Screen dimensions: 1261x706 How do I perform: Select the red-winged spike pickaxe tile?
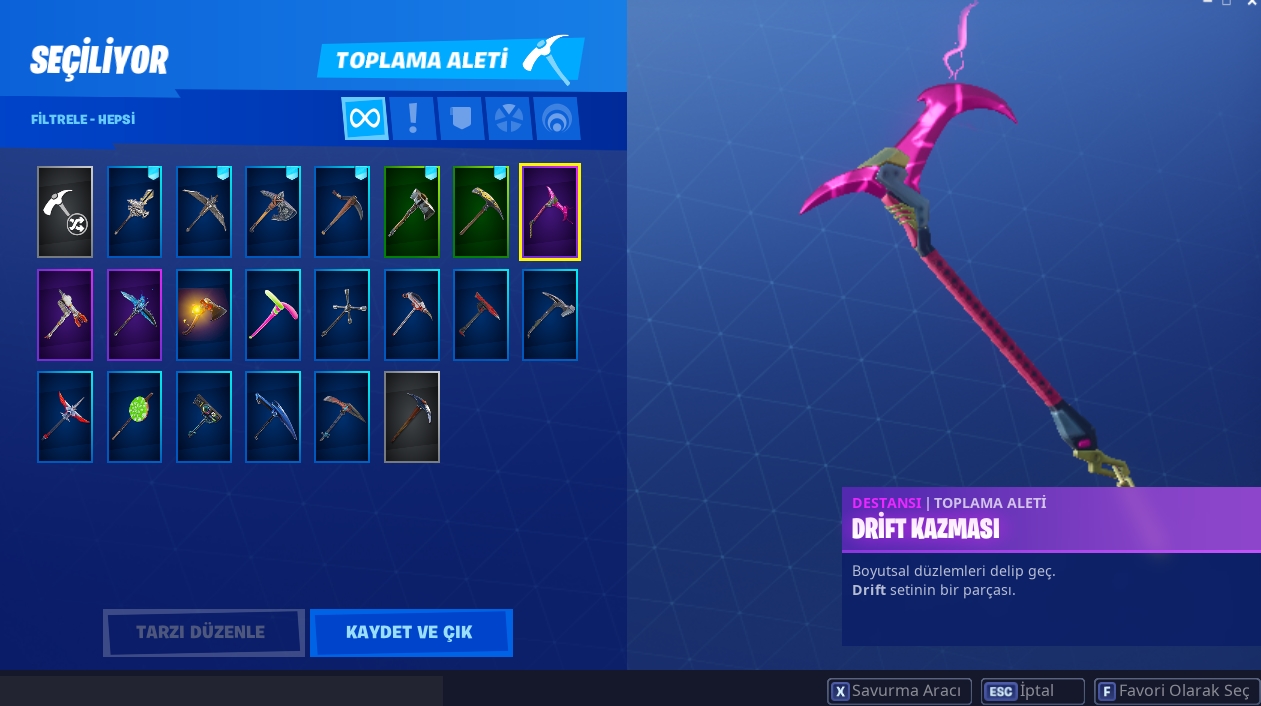[65, 416]
